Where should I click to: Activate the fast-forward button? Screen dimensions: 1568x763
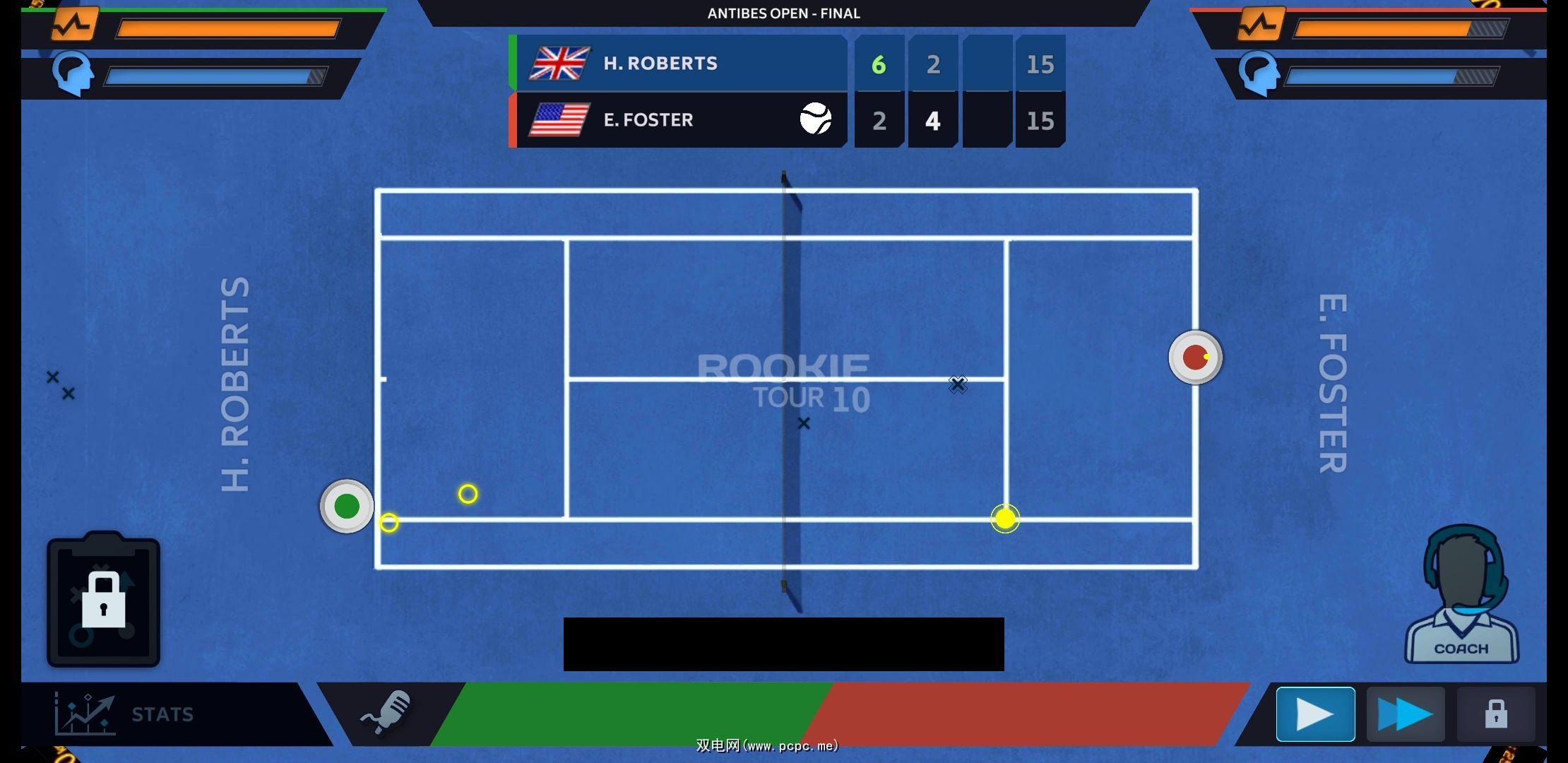pos(1405,714)
